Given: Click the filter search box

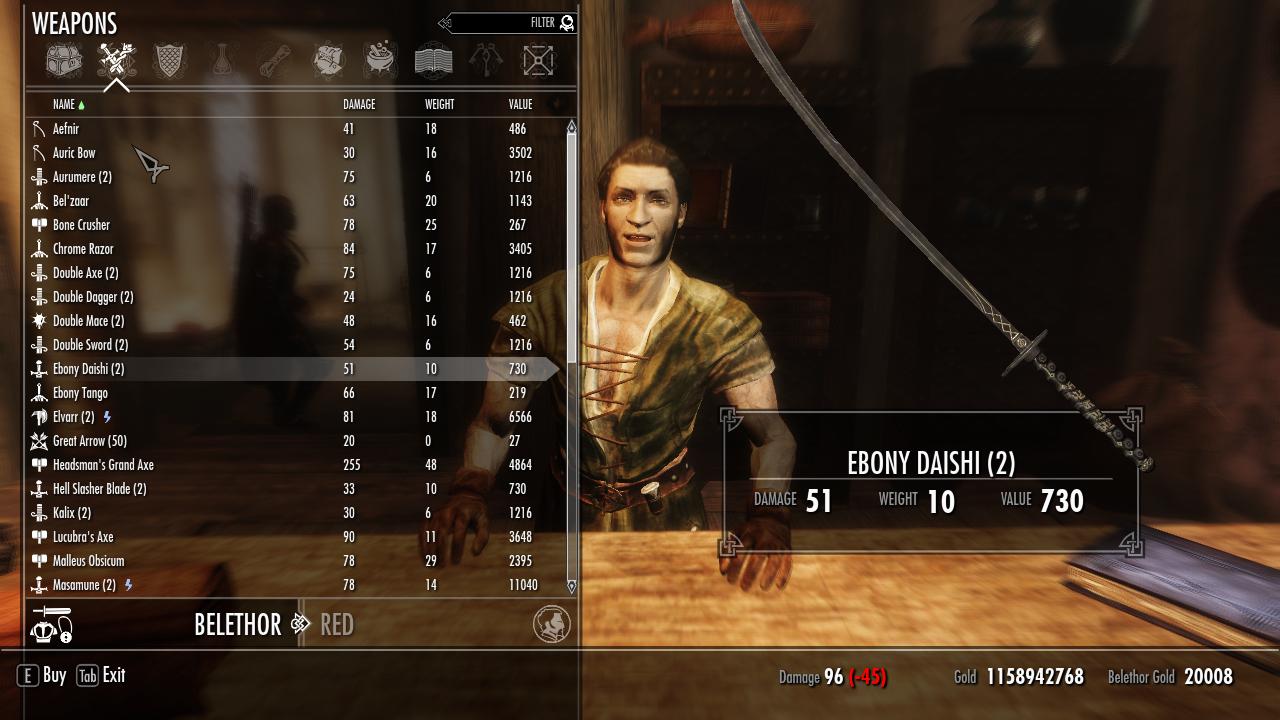Looking at the screenshot, I should pyautogui.click(x=505, y=23).
